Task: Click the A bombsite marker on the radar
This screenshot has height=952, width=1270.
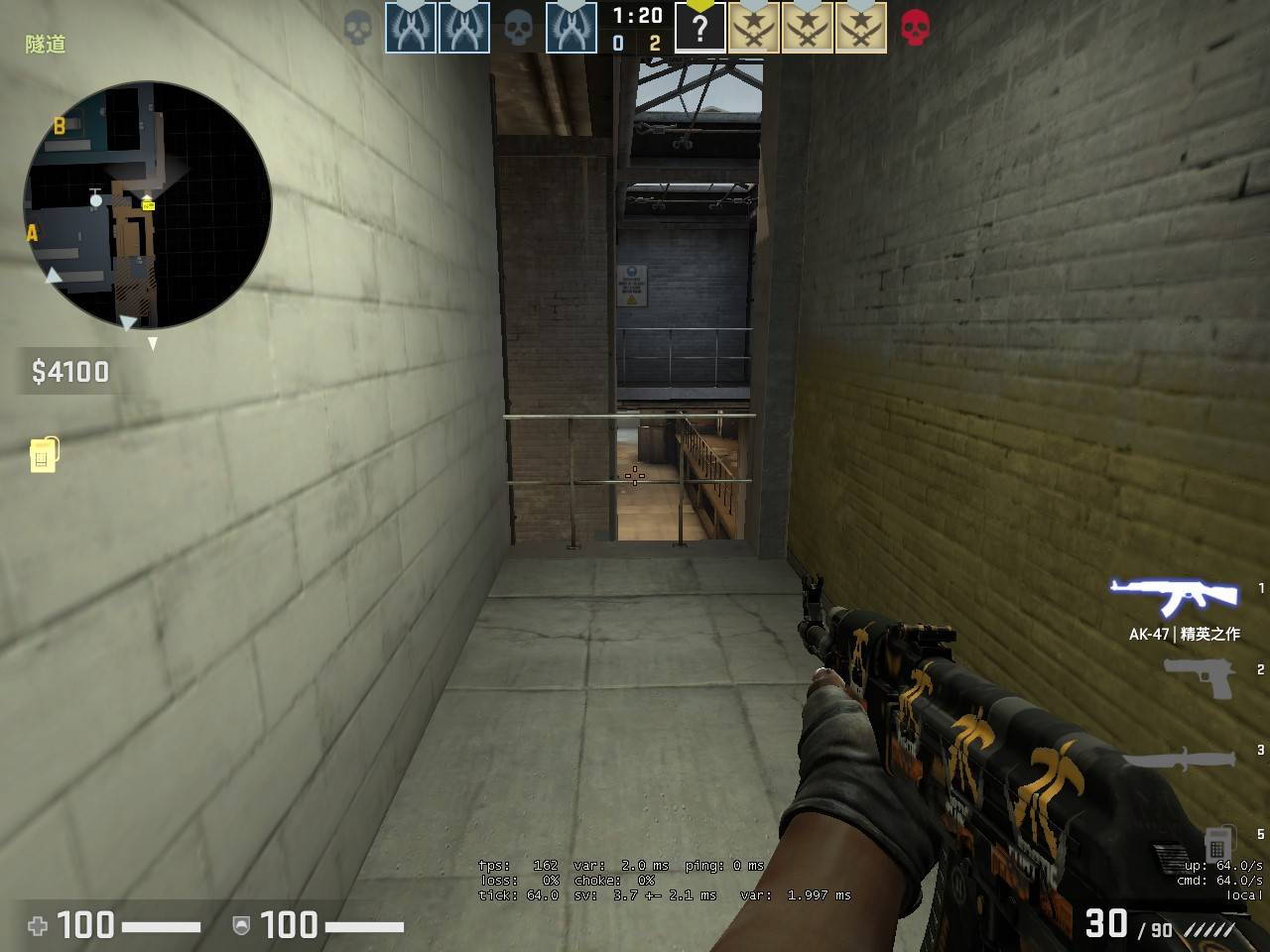Action: coord(32,234)
